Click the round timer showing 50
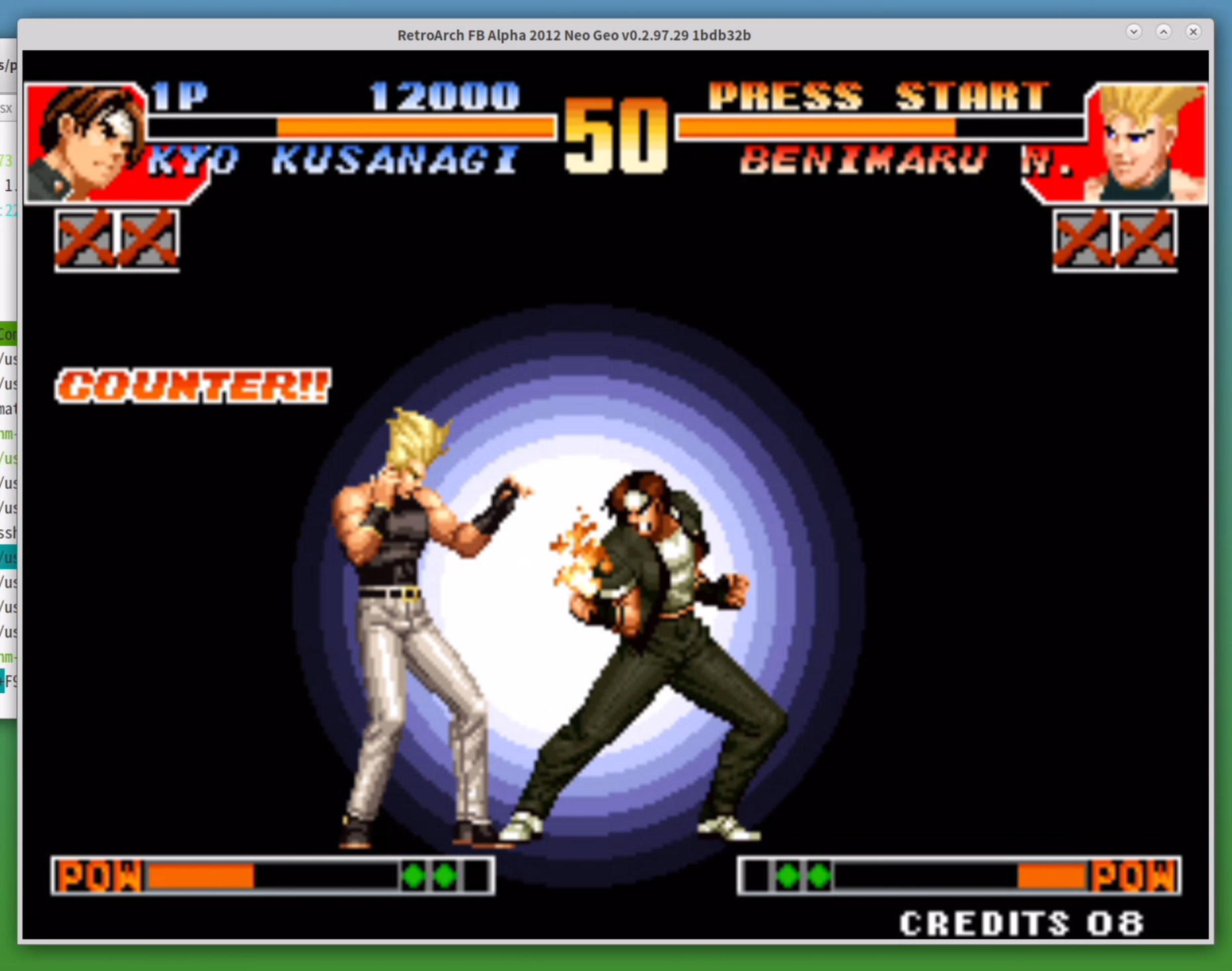Image resolution: width=1232 pixels, height=971 pixels. (x=615, y=136)
